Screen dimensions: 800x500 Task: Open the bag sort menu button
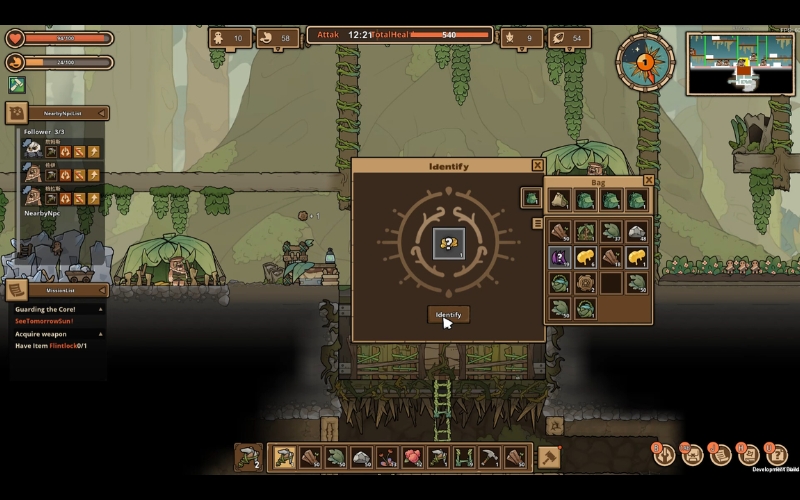pyautogui.click(x=538, y=224)
